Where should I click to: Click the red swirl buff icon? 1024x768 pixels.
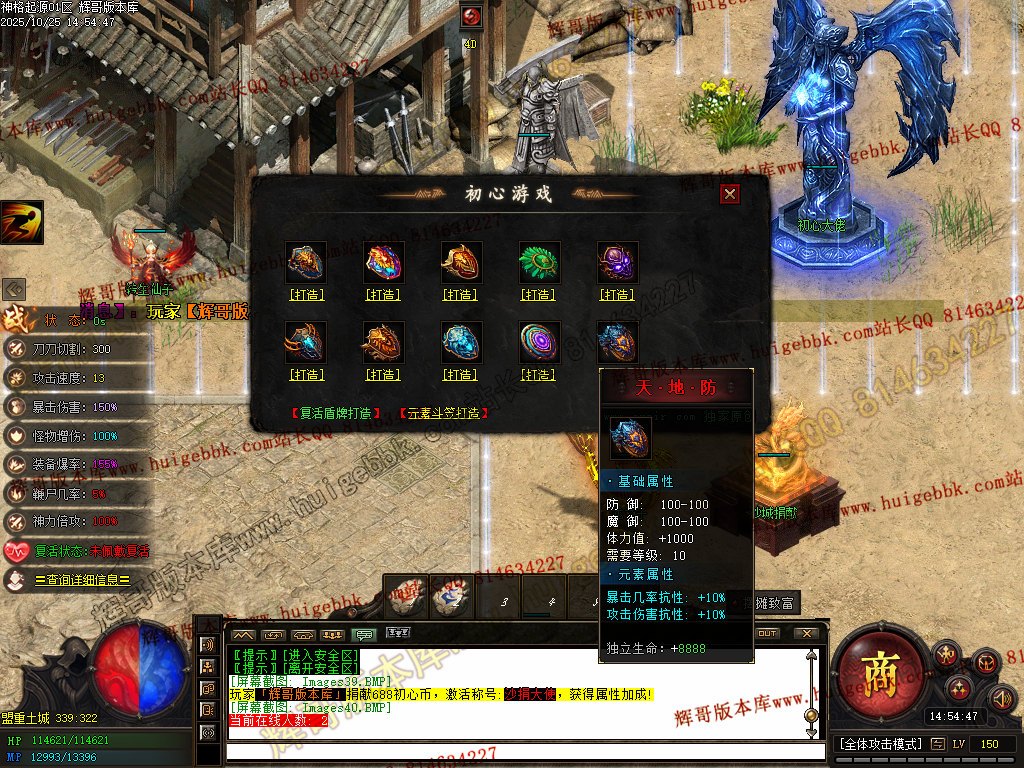pos(471,17)
